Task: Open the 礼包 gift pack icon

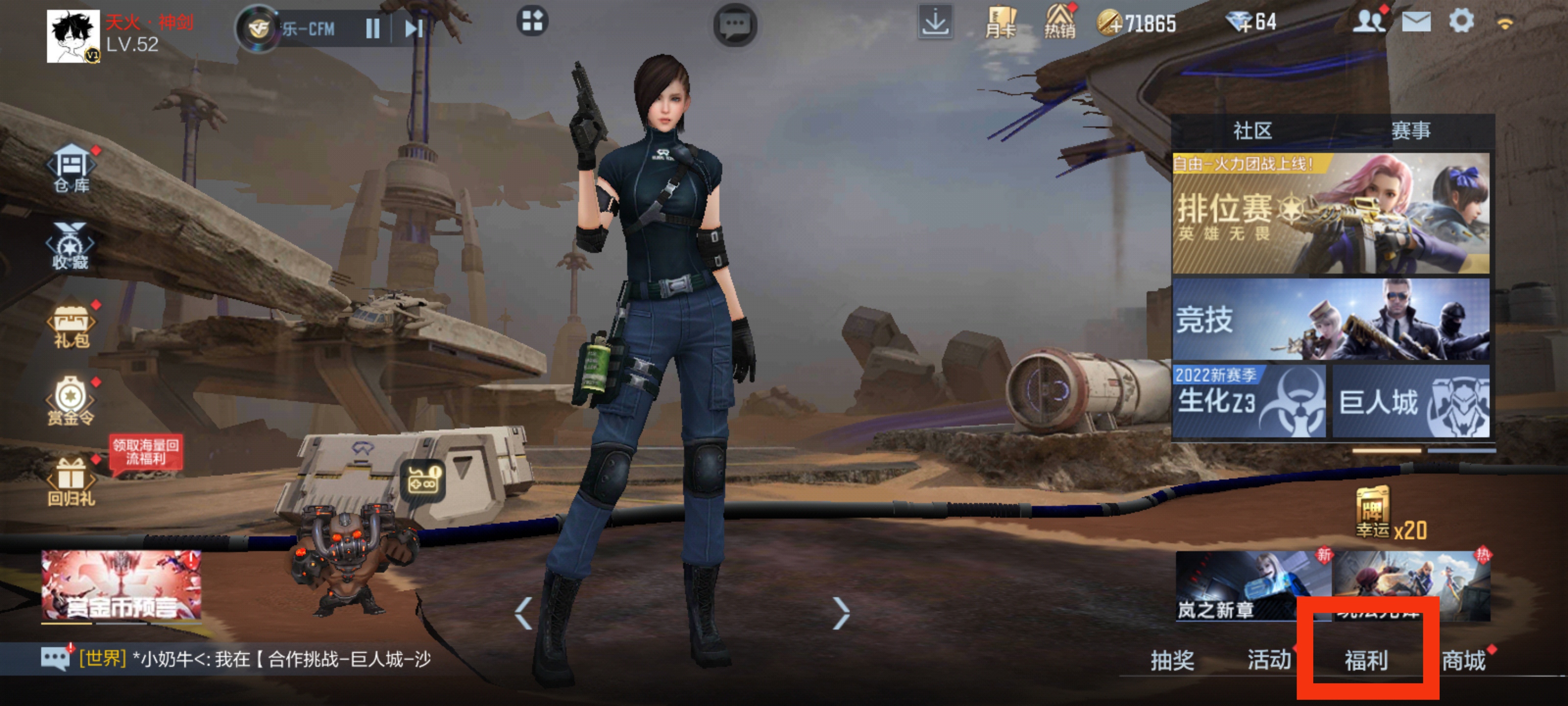Action: [72, 324]
